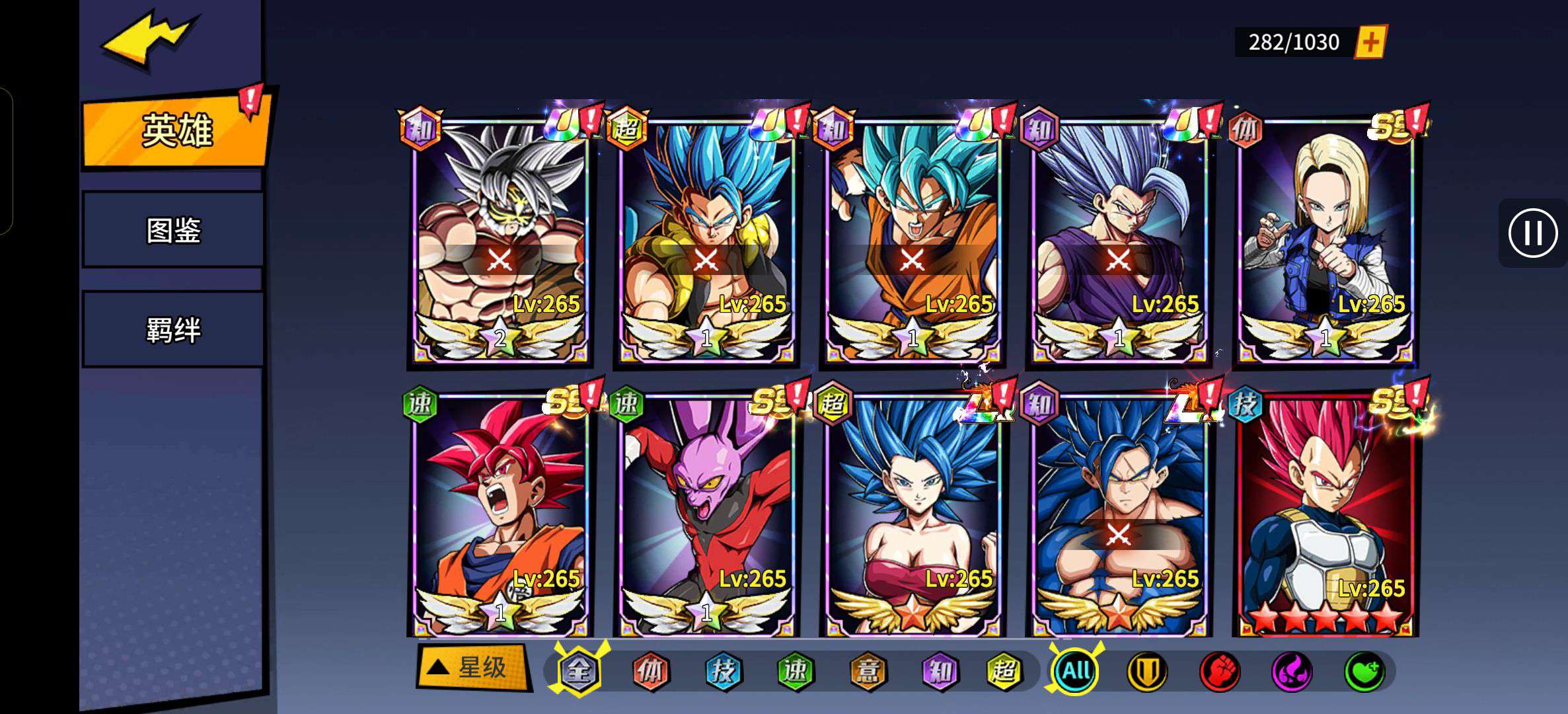Filter heroes by 速 type
This screenshot has height=714, width=1568.
(x=795, y=672)
